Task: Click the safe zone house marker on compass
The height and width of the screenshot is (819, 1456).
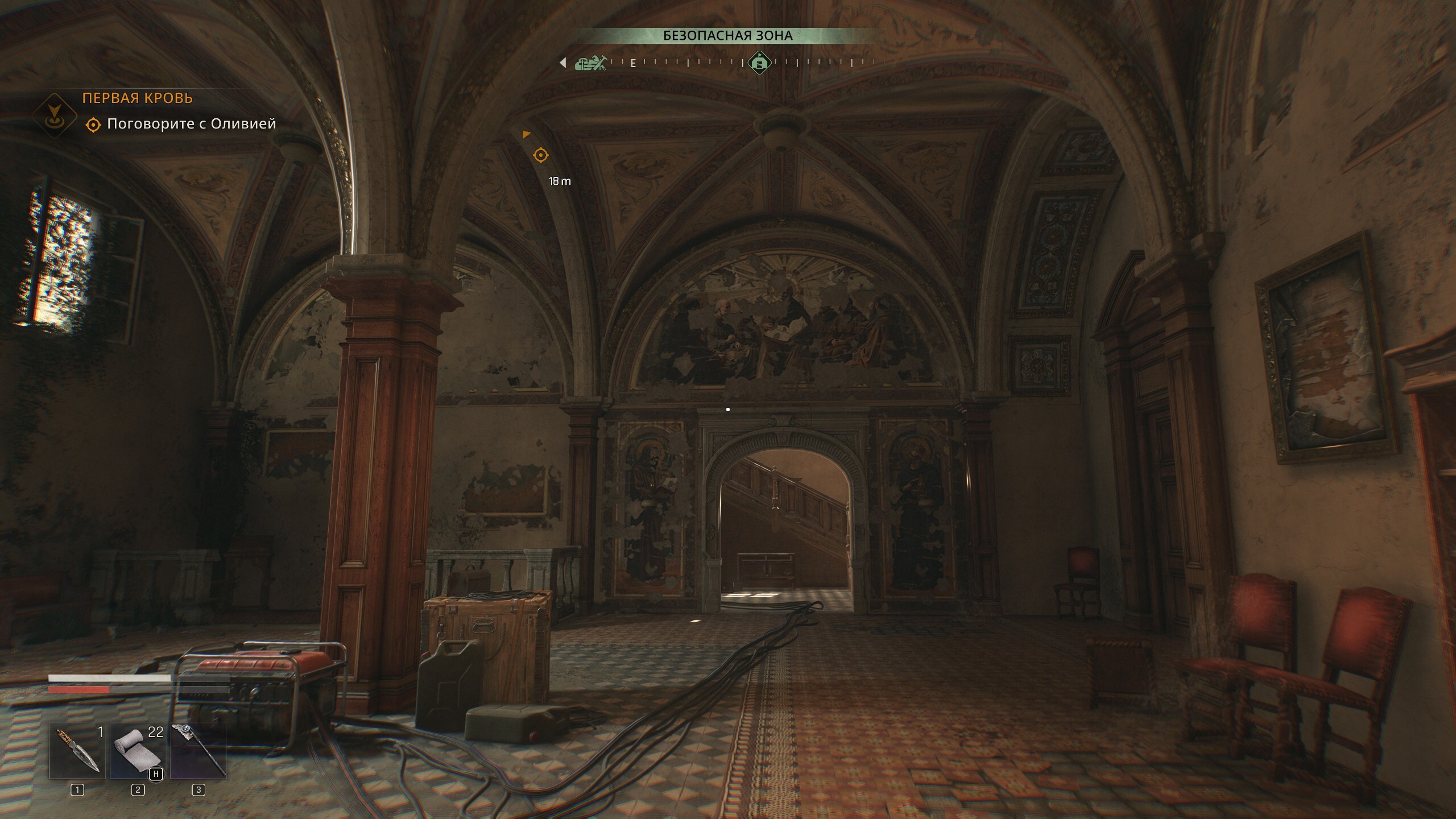Action: [759, 61]
